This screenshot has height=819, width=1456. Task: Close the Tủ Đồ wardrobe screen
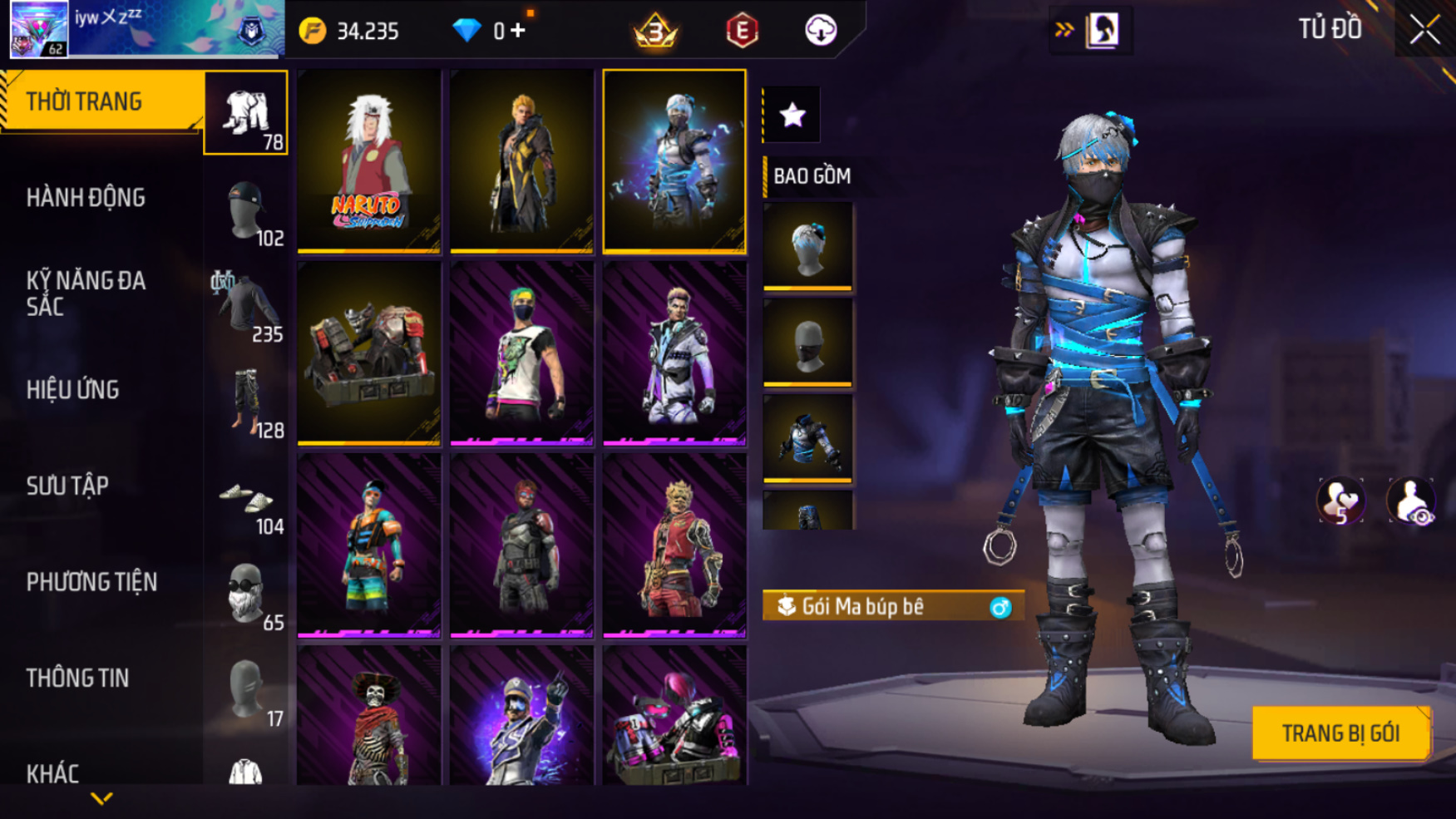tap(1424, 31)
